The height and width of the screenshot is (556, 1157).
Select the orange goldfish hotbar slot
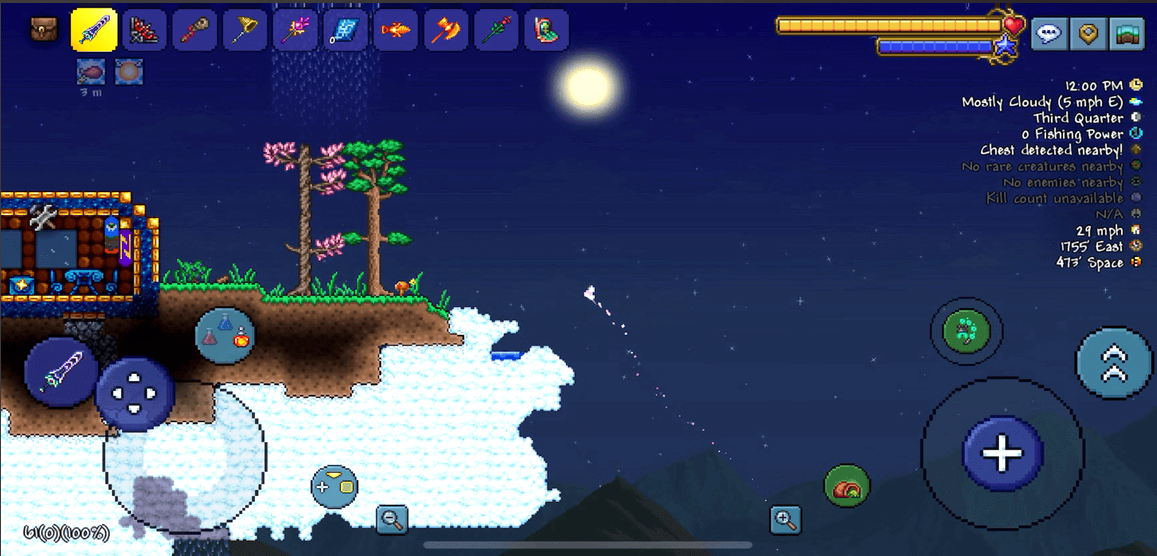coord(395,30)
